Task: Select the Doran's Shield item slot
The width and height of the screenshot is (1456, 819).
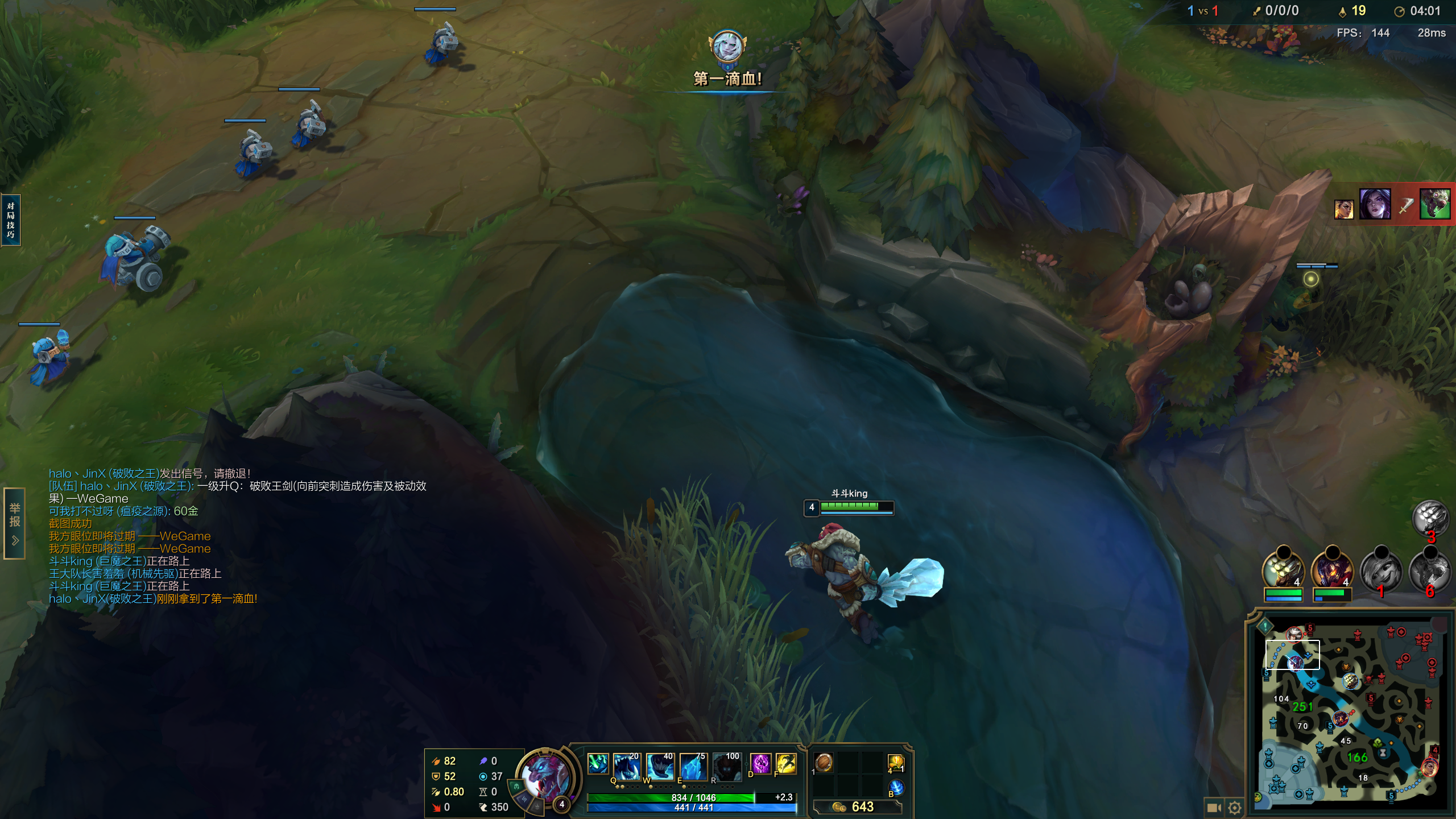Action: pos(824,762)
